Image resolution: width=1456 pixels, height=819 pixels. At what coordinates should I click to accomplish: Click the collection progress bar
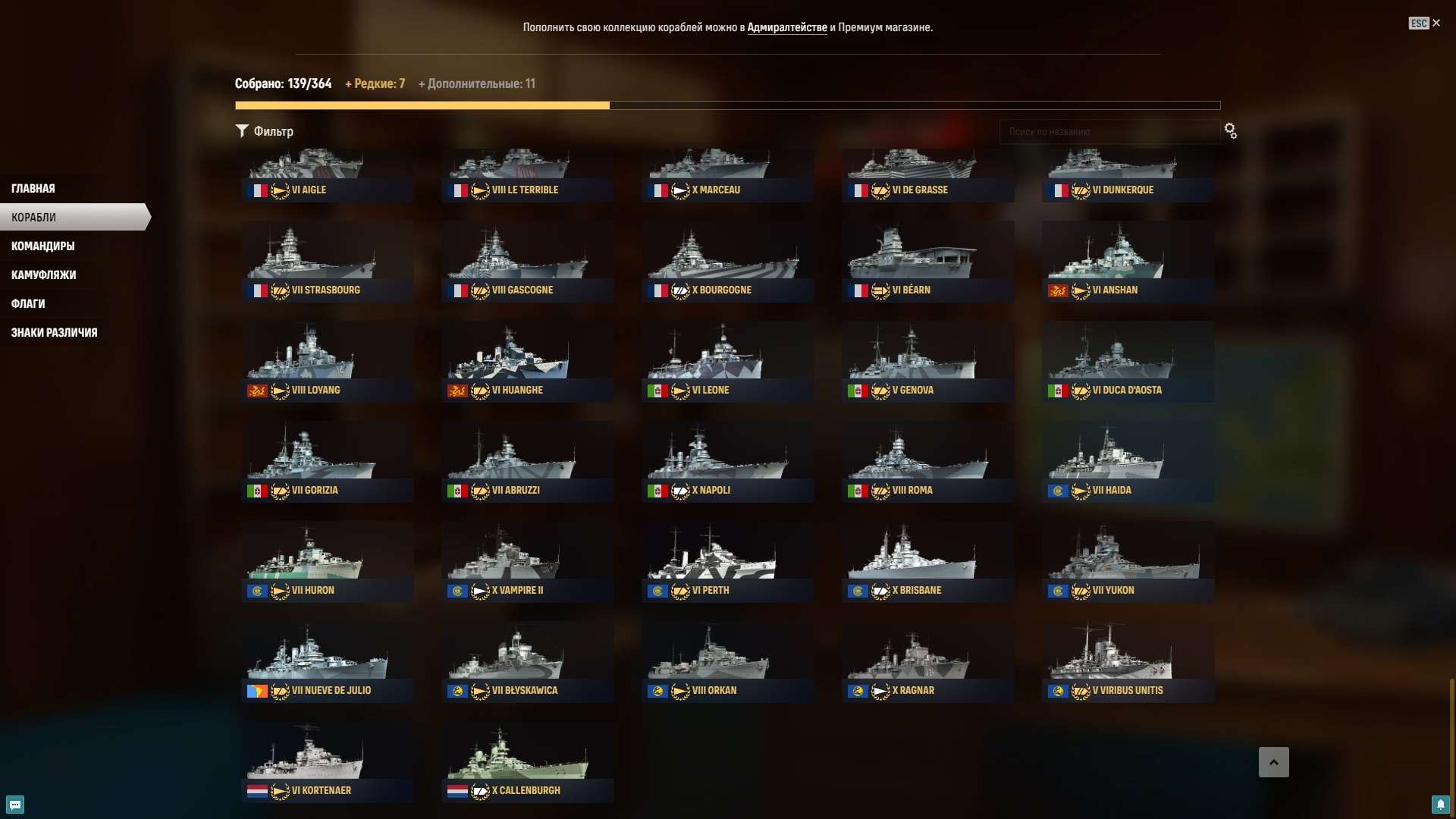pyautogui.click(x=728, y=105)
